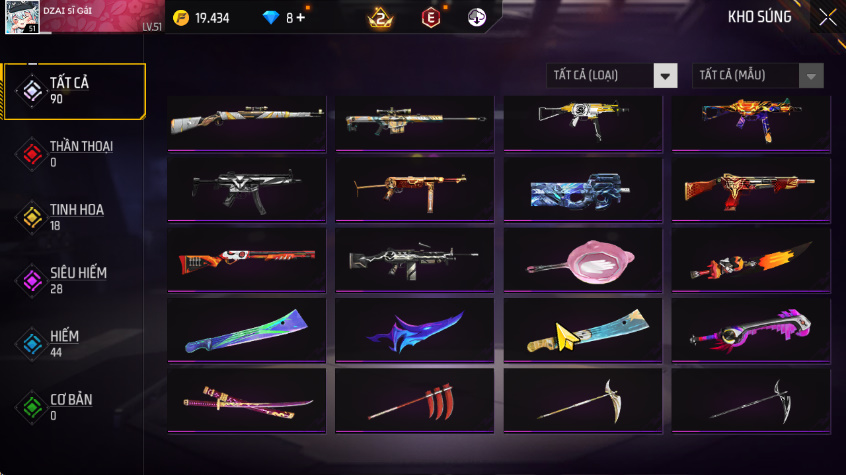846x475 pixels.
Task: Close the Kho Súng screen
Action: tap(828, 17)
